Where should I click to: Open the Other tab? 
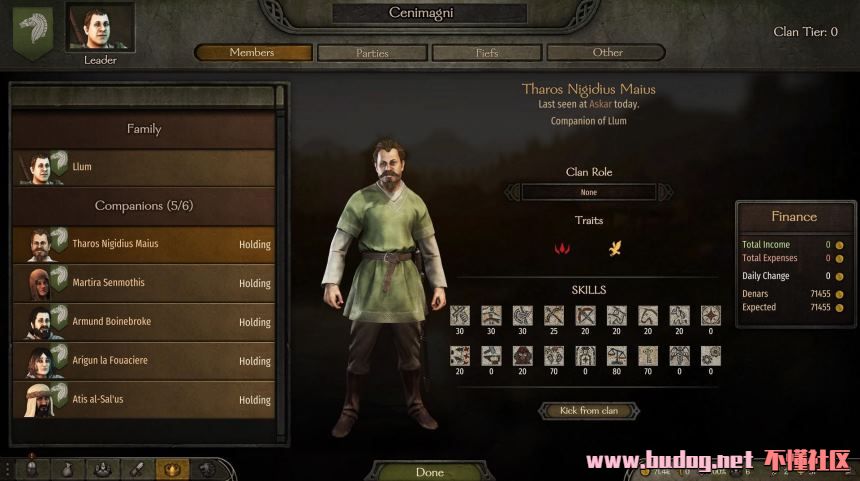click(607, 52)
